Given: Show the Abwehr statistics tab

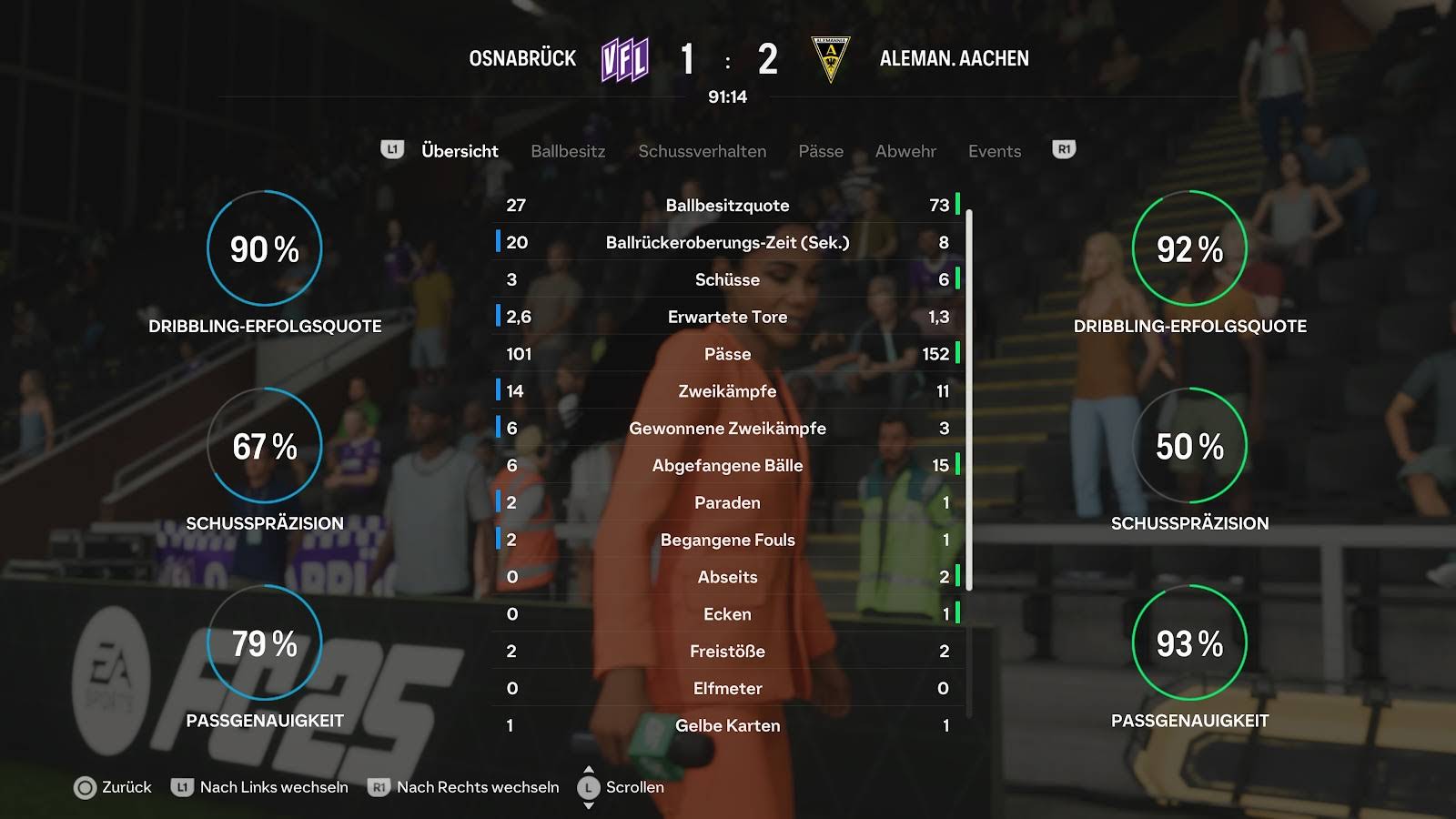Looking at the screenshot, I should (905, 151).
